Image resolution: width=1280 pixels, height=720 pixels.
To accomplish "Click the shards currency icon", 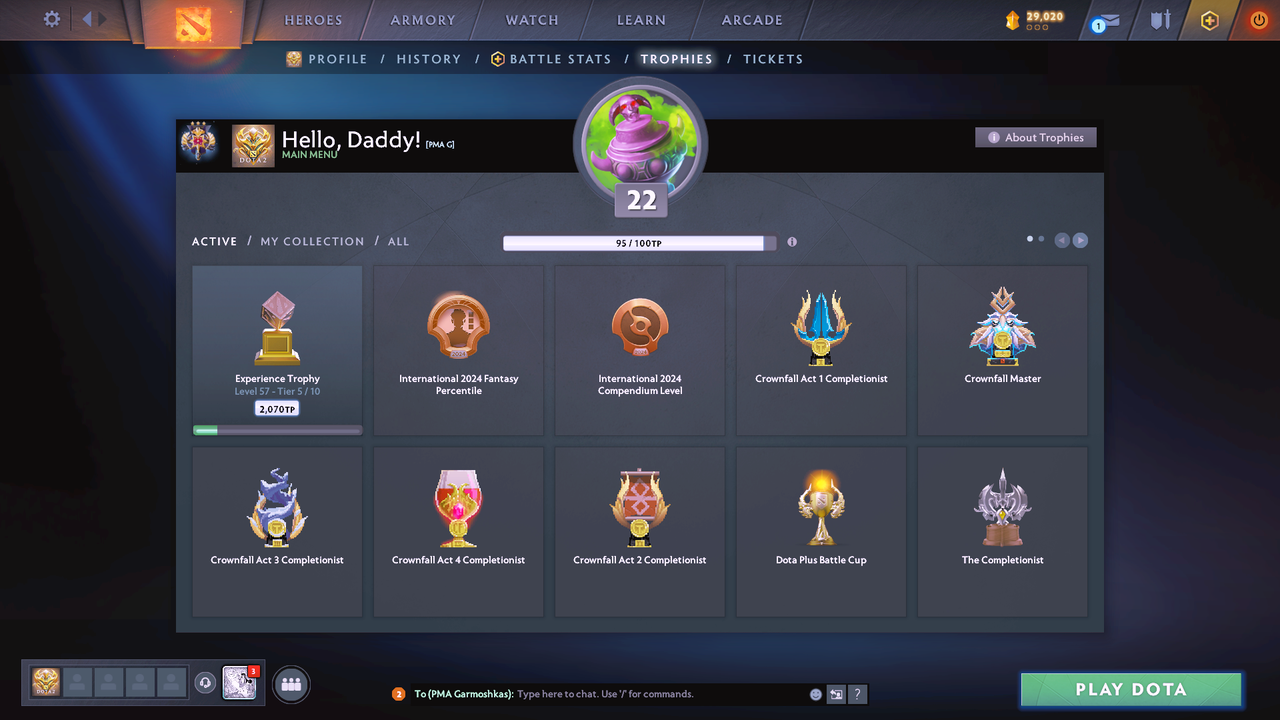I will 1011,18.
